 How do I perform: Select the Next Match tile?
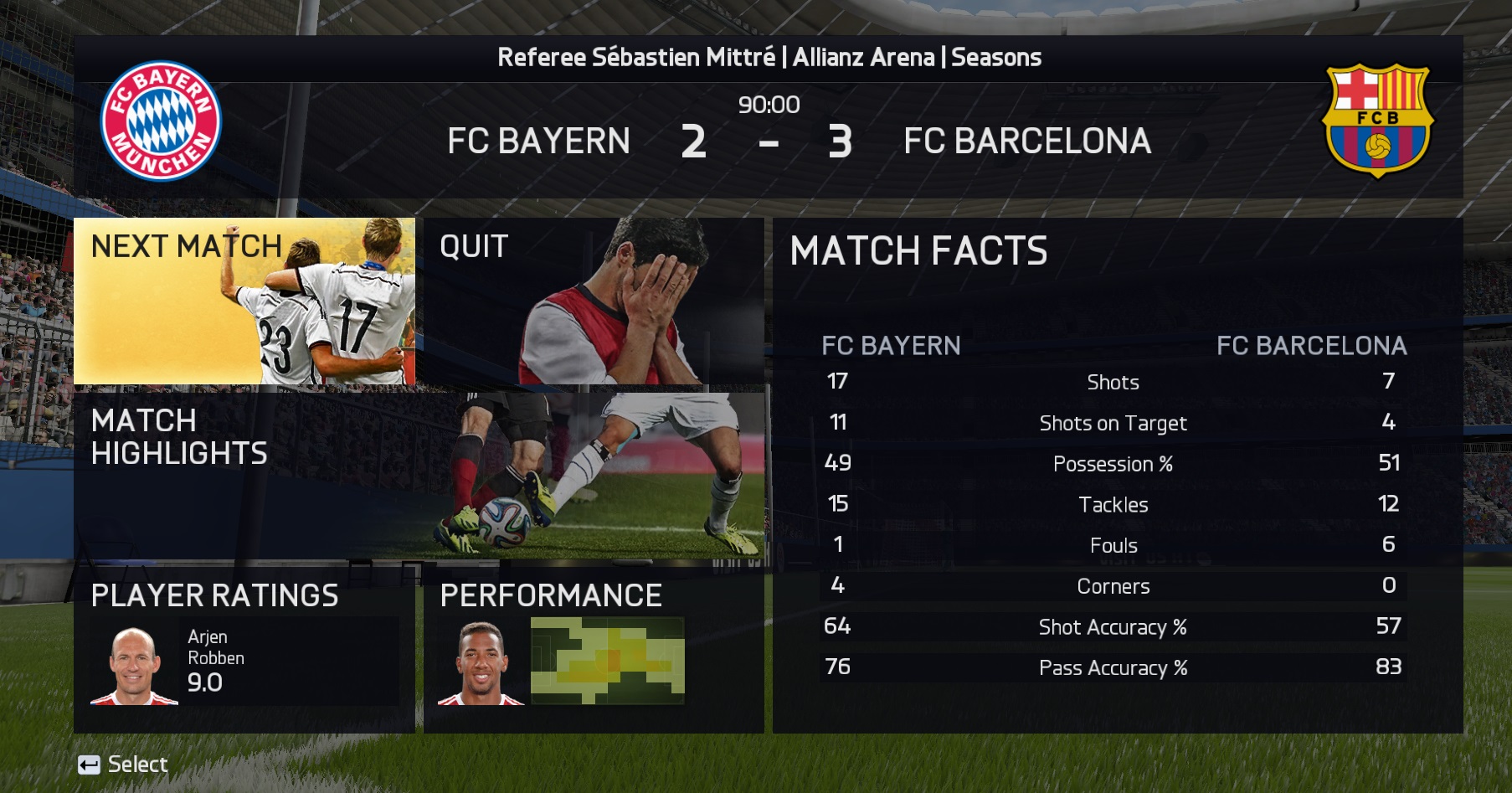[244, 301]
